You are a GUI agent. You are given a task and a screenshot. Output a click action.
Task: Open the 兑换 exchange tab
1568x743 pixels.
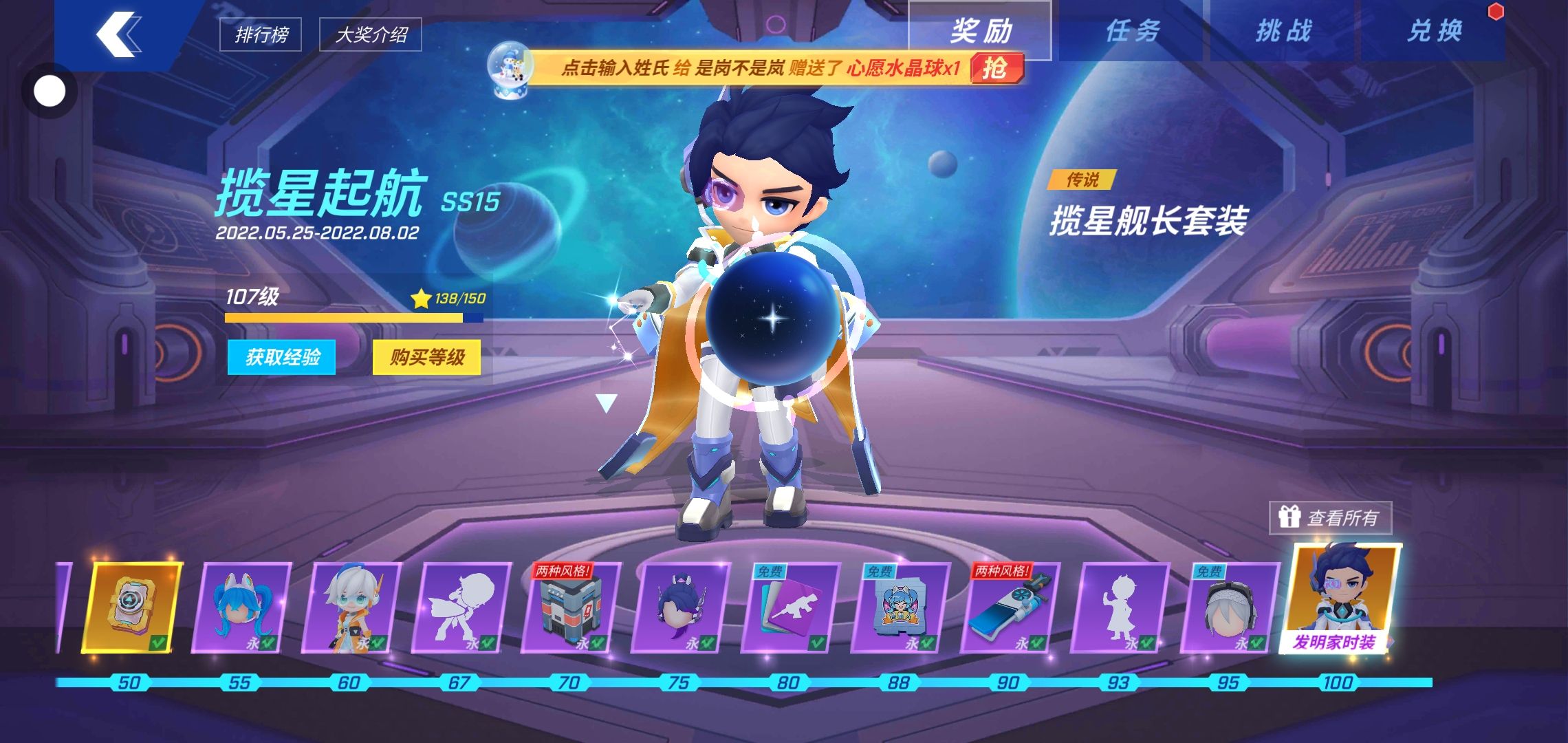pos(1435,32)
